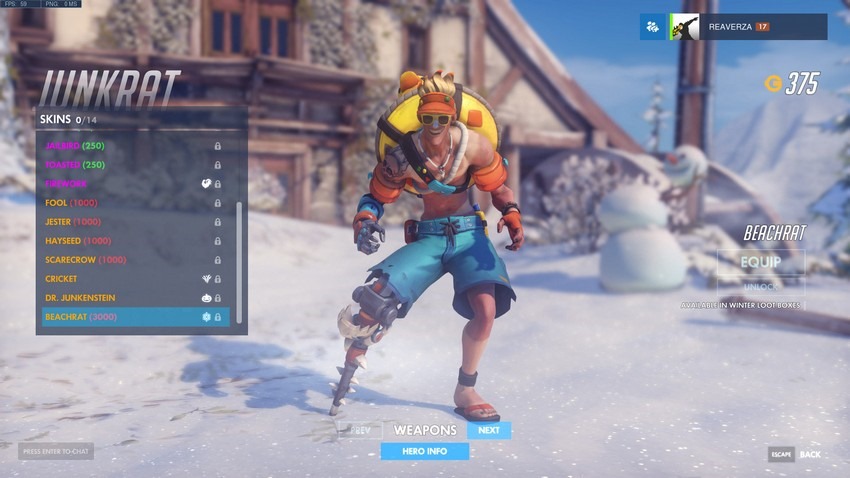Equip the Beachrat skin
Image resolution: width=850 pixels, height=478 pixels.
pyautogui.click(x=761, y=262)
